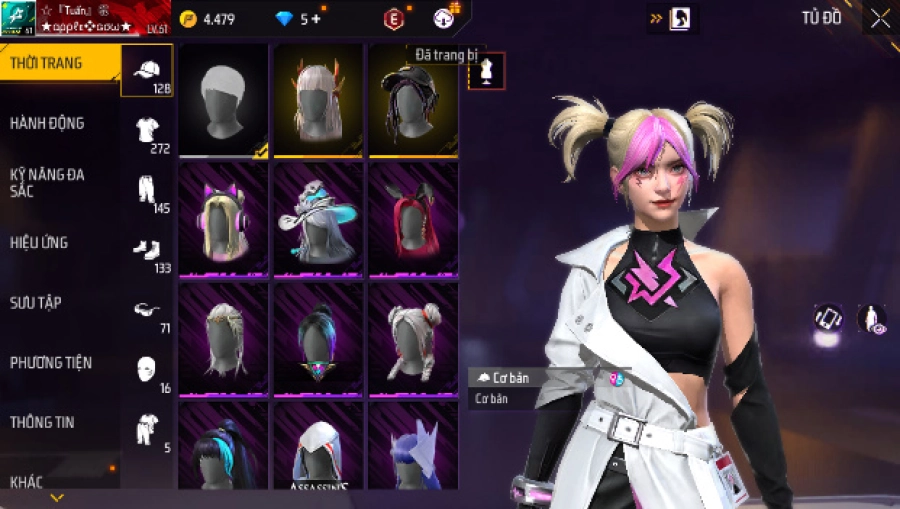Select the shoes subcategory icon
This screenshot has height=509, width=900.
(147, 250)
